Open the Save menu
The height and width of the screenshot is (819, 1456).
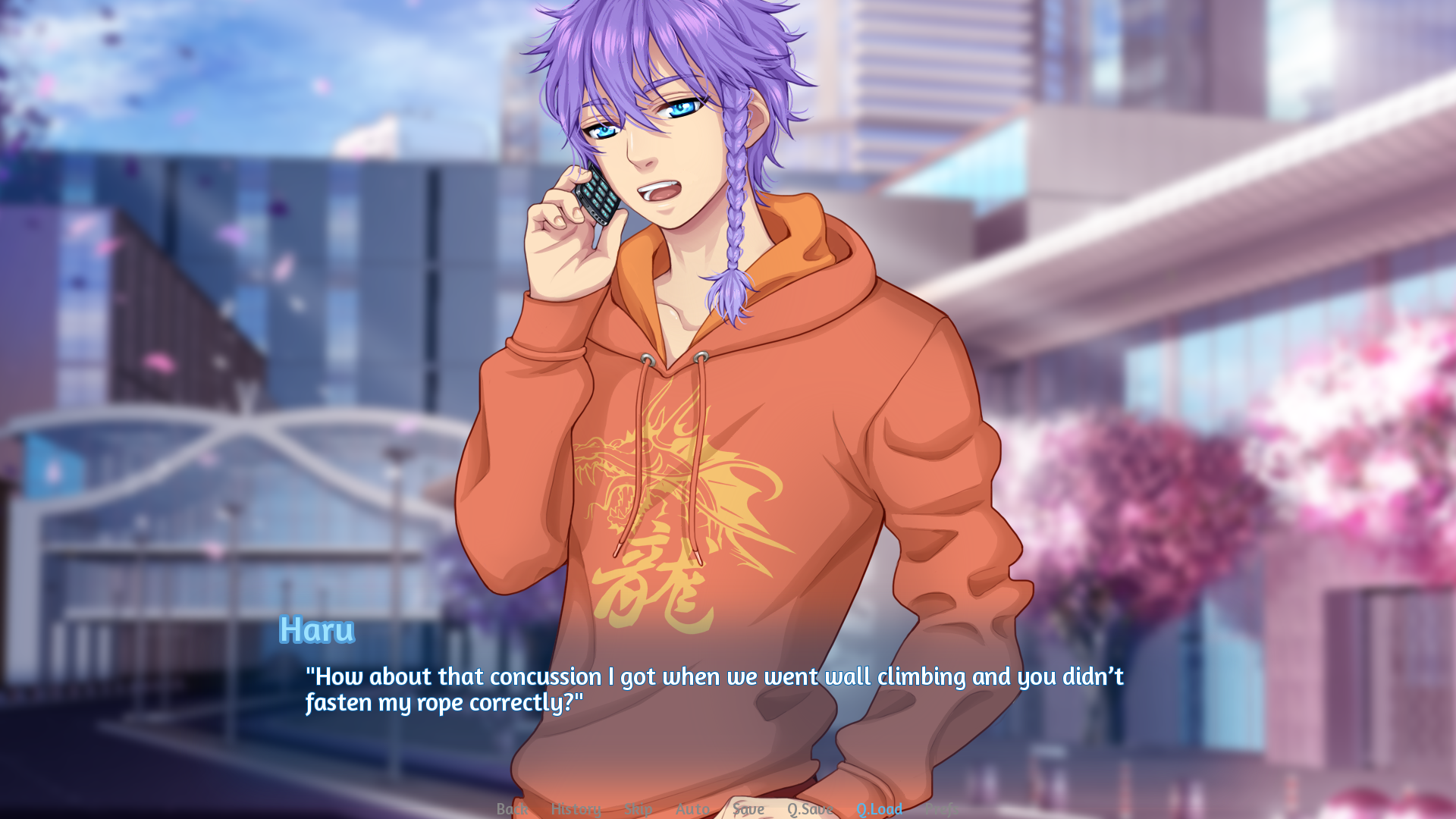click(x=748, y=809)
